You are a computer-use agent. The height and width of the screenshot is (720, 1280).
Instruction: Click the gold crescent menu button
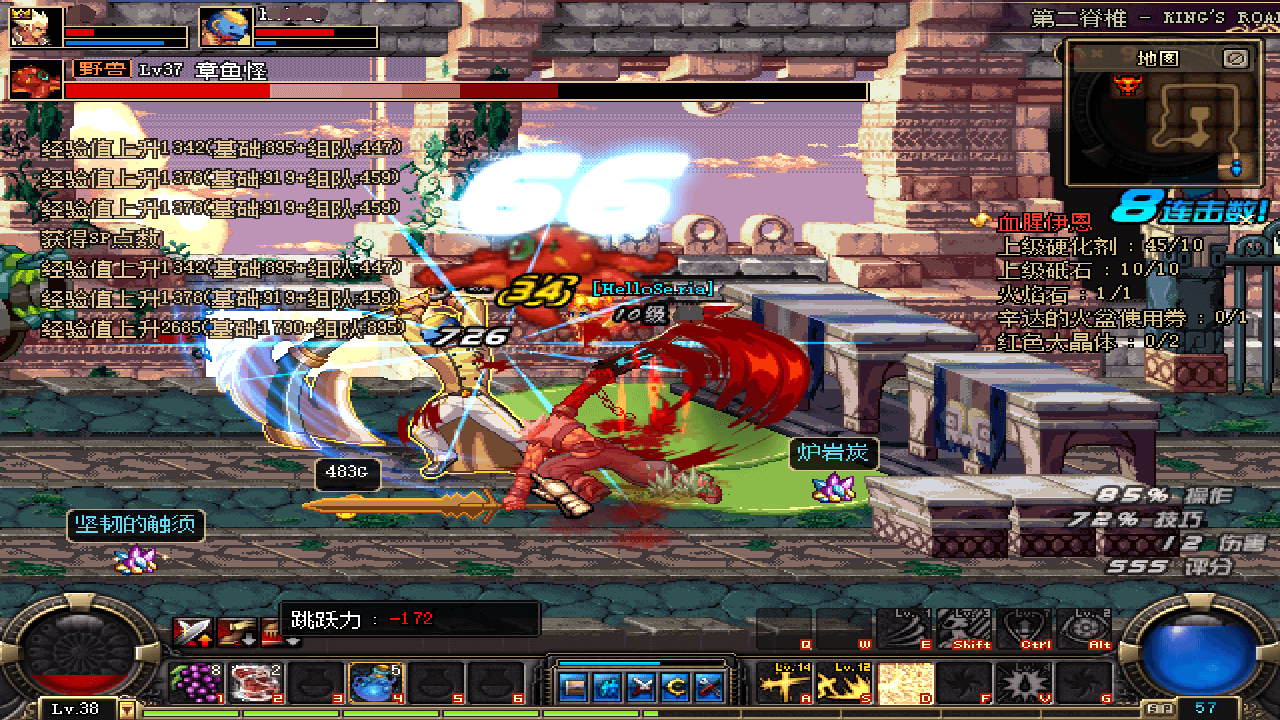click(677, 687)
